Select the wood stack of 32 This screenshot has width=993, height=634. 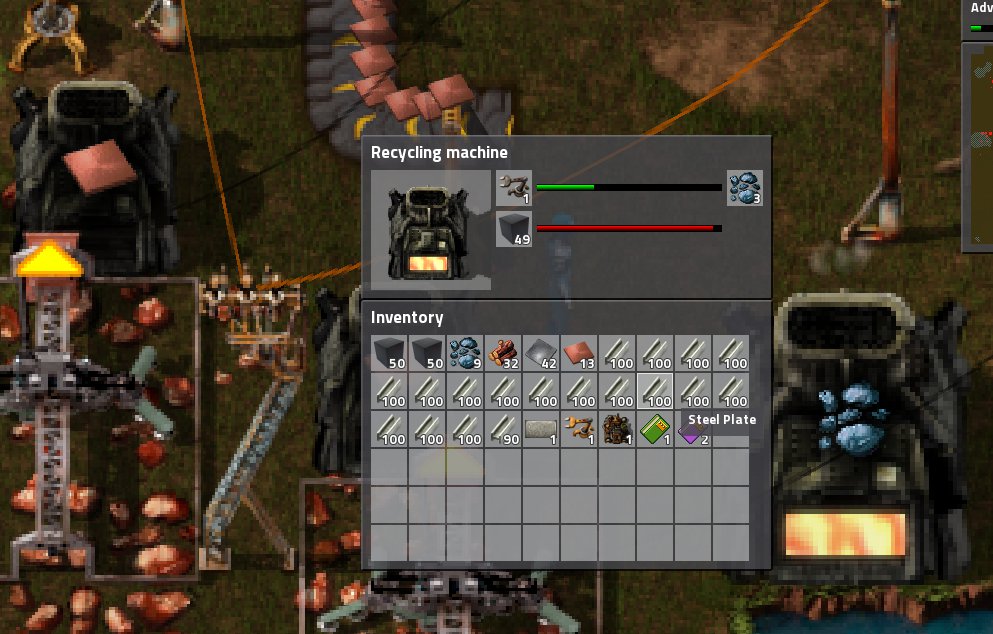click(x=504, y=353)
